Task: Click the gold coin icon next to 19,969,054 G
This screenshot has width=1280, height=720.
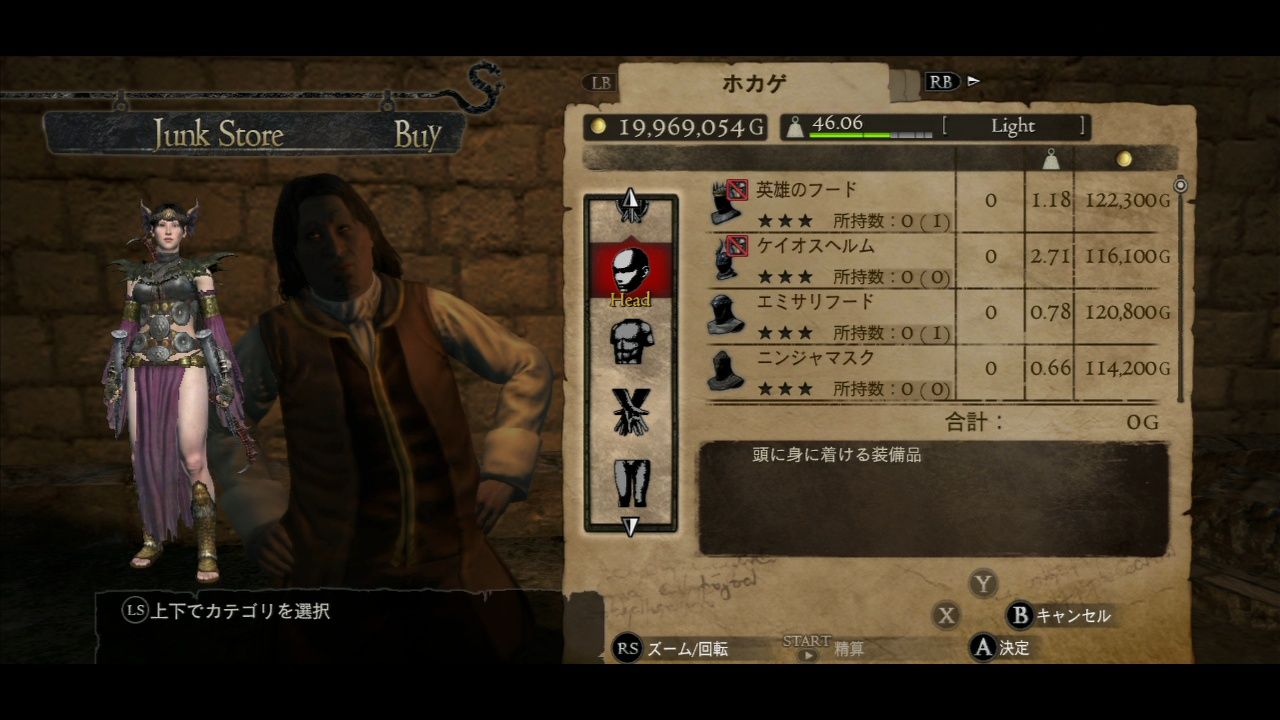Action: 598,127
